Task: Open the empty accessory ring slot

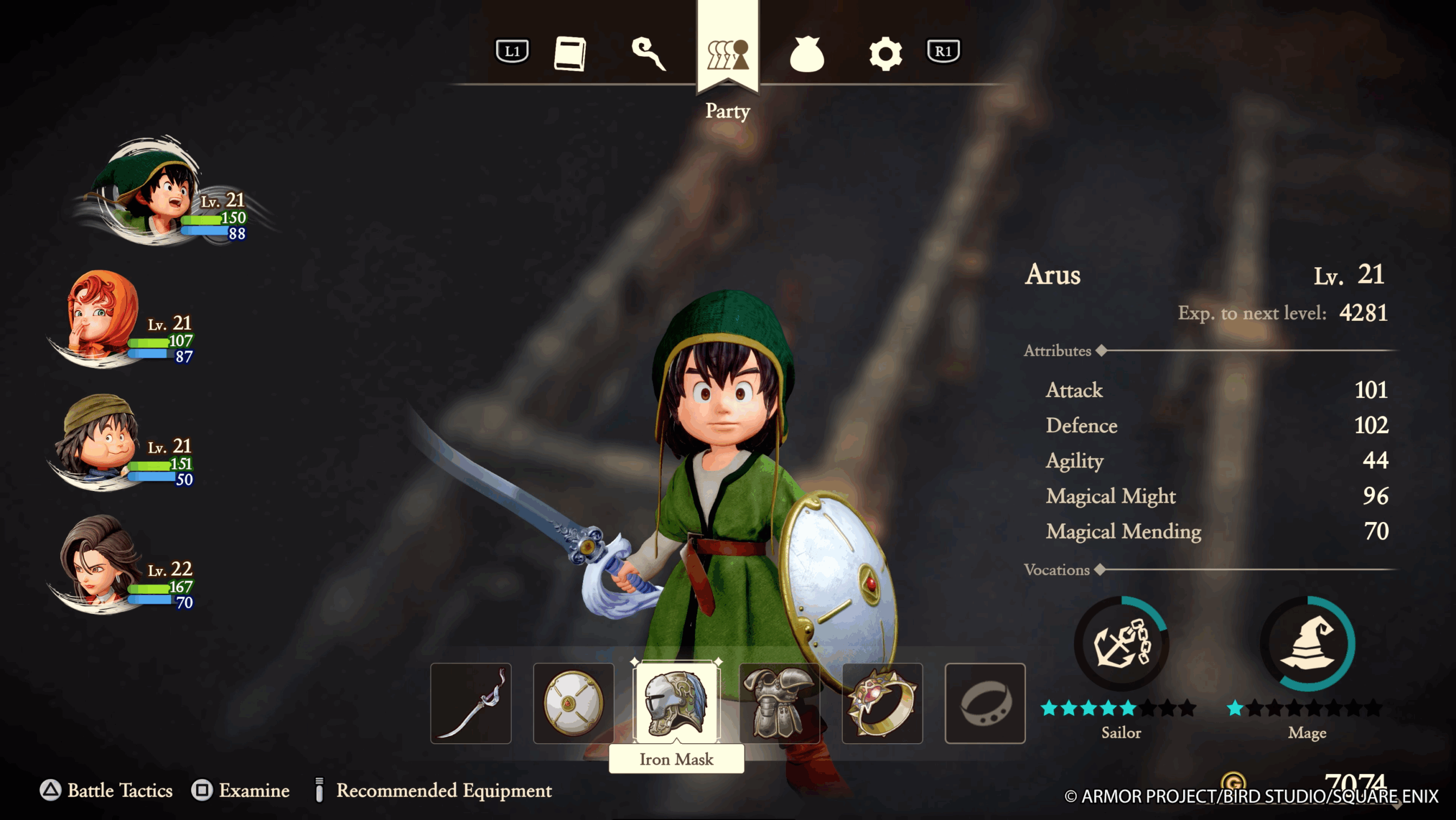Action: tap(985, 703)
